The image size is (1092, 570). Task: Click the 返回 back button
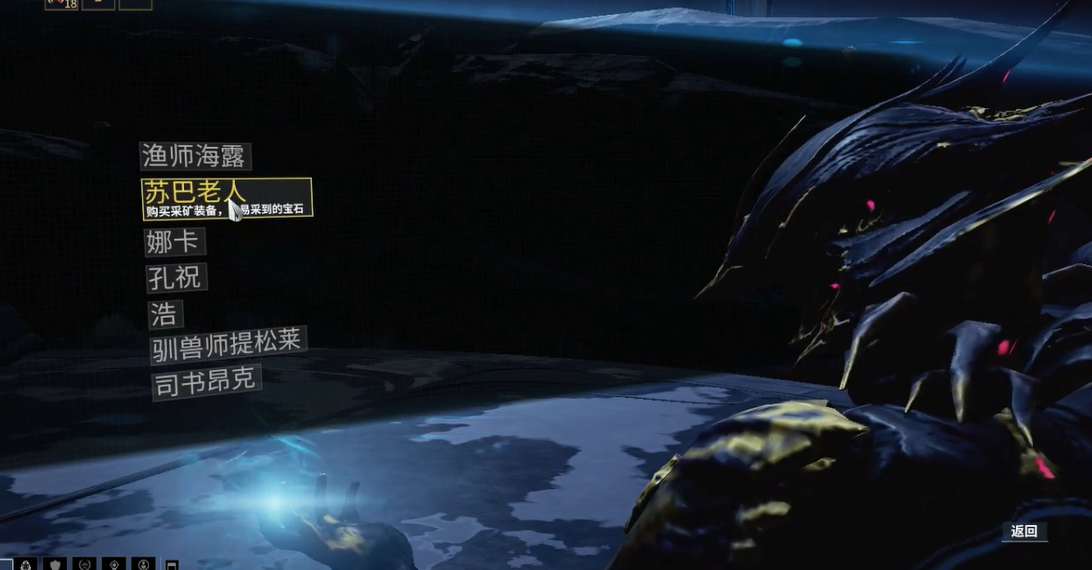[x=1024, y=532]
